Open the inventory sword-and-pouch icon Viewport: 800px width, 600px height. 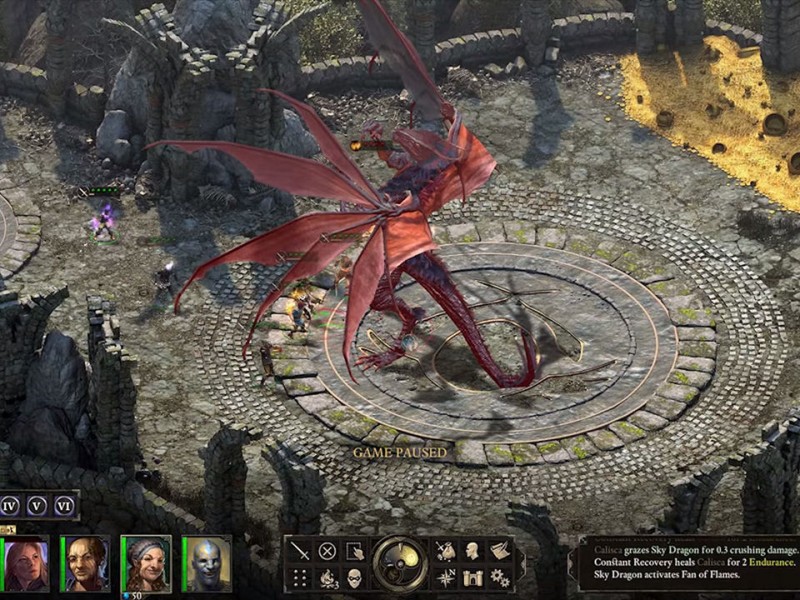coord(445,551)
